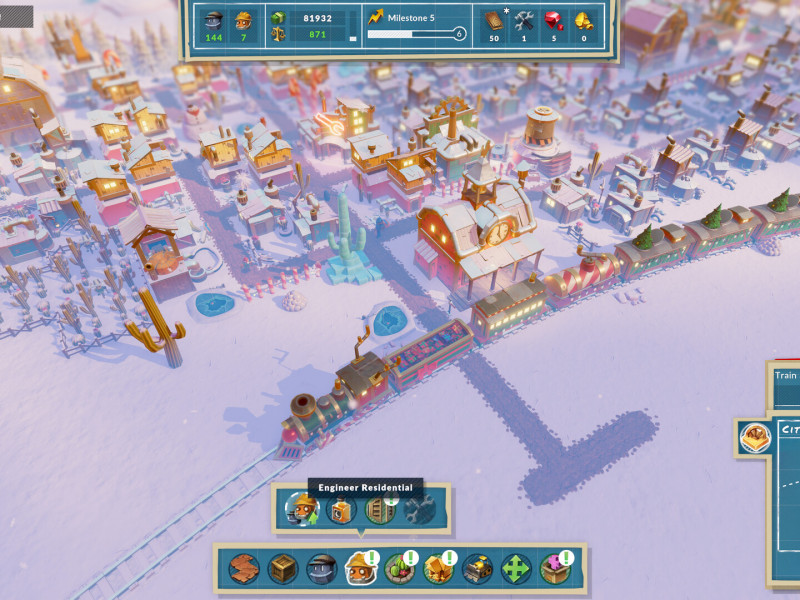This screenshot has width=800, height=600.
Task: Open the fruit basket farm category
Action: pyautogui.click(x=399, y=569)
